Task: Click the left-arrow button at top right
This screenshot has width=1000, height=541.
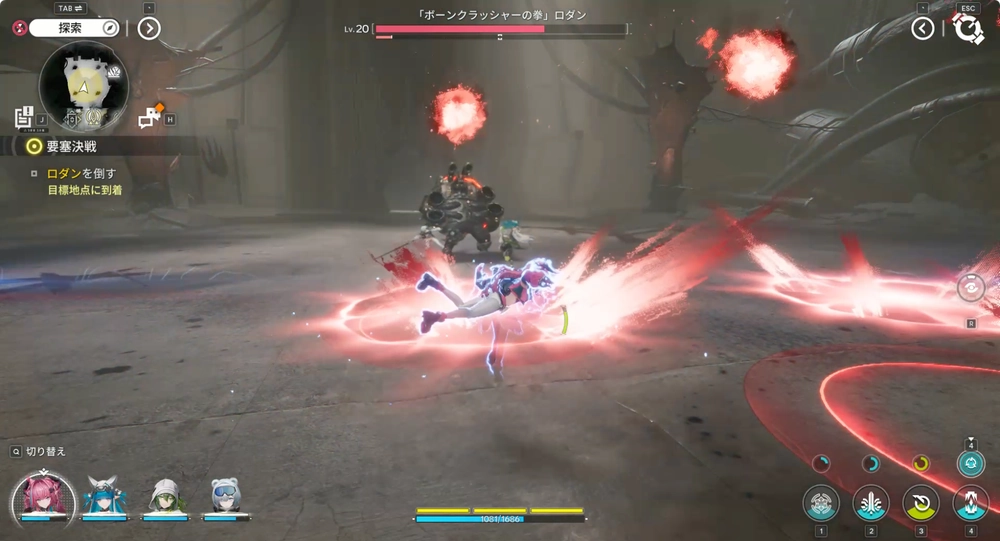Action: (923, 28)
